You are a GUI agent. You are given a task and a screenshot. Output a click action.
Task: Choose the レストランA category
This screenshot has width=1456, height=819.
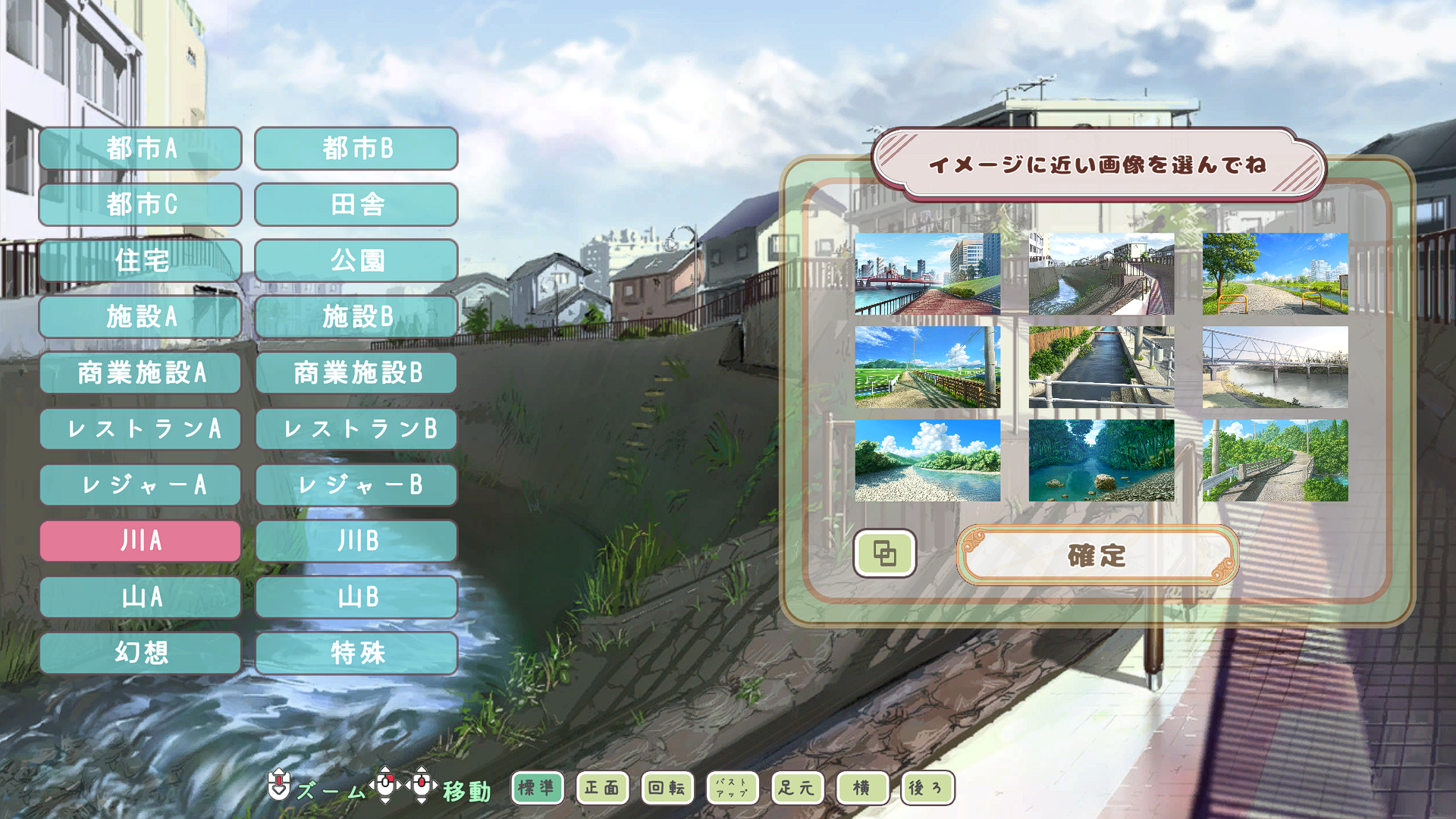pos(140,429)
